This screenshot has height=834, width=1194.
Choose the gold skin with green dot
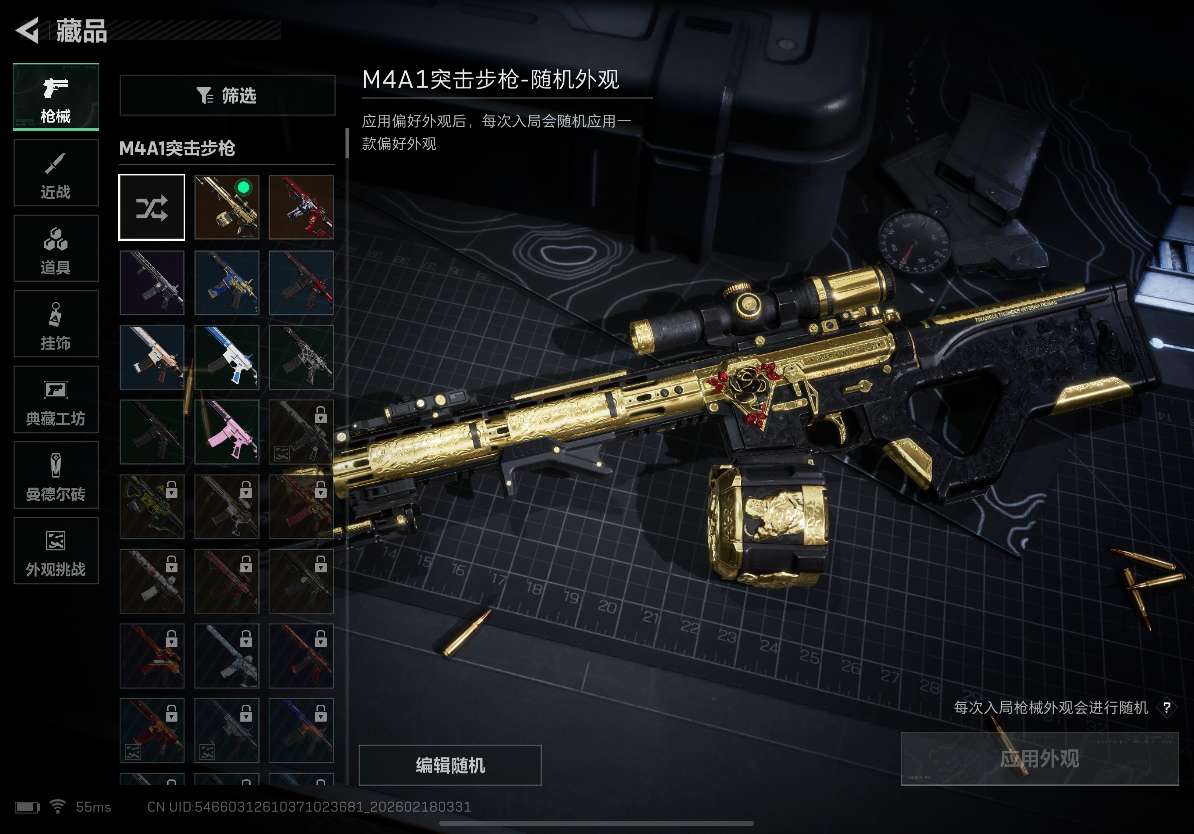[227, 207]
